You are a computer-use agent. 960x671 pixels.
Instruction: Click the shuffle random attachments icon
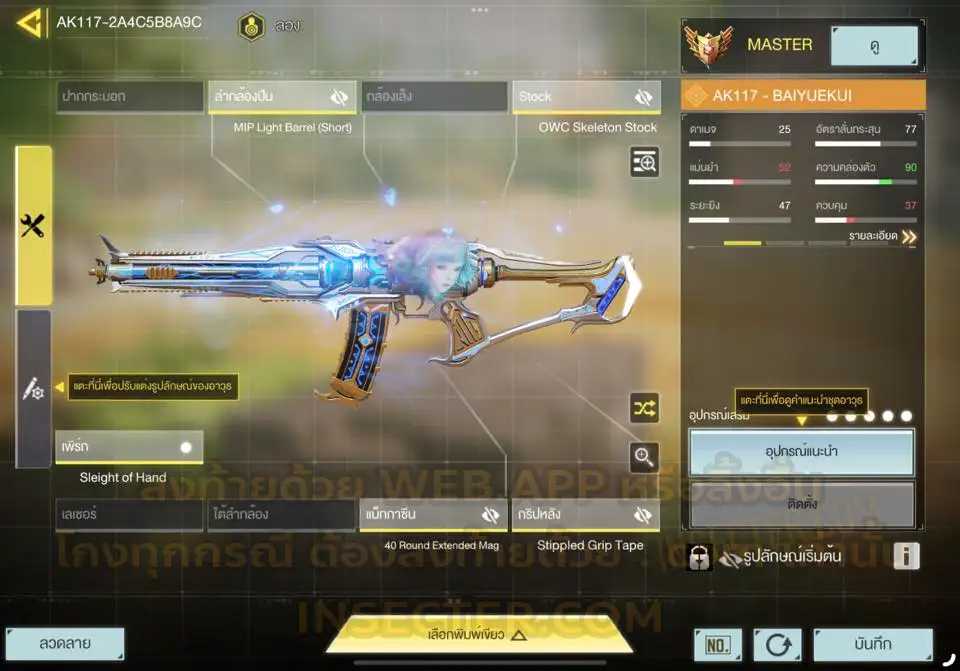click(x=644, y=408)
